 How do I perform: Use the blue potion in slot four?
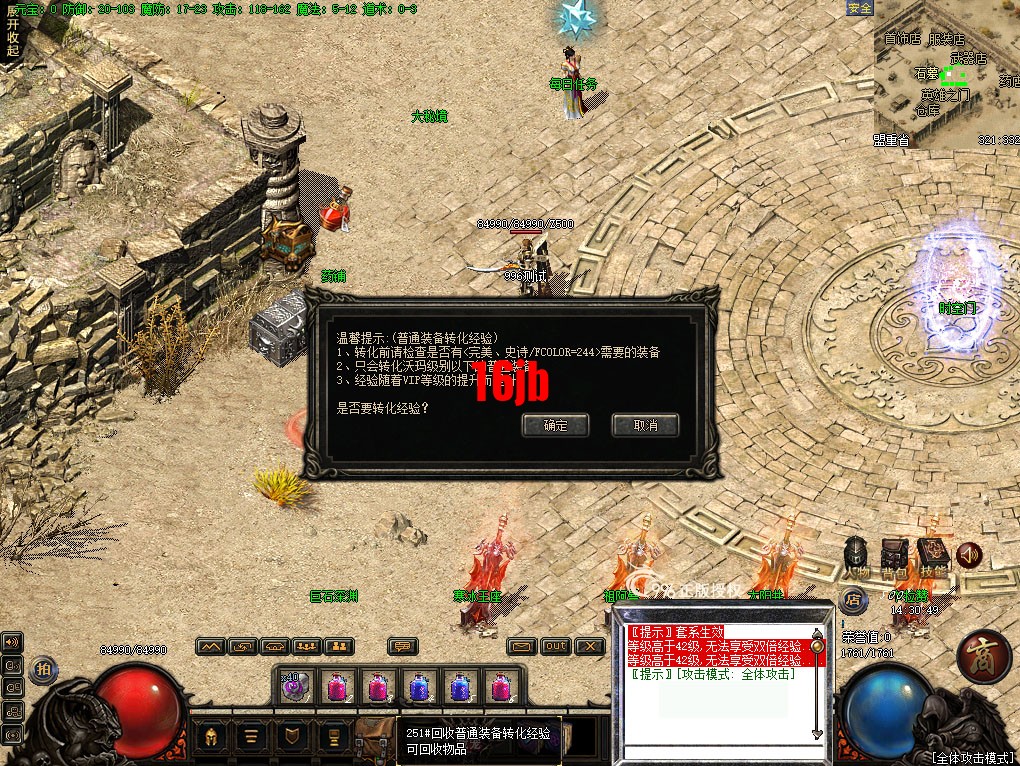(418, 687)
